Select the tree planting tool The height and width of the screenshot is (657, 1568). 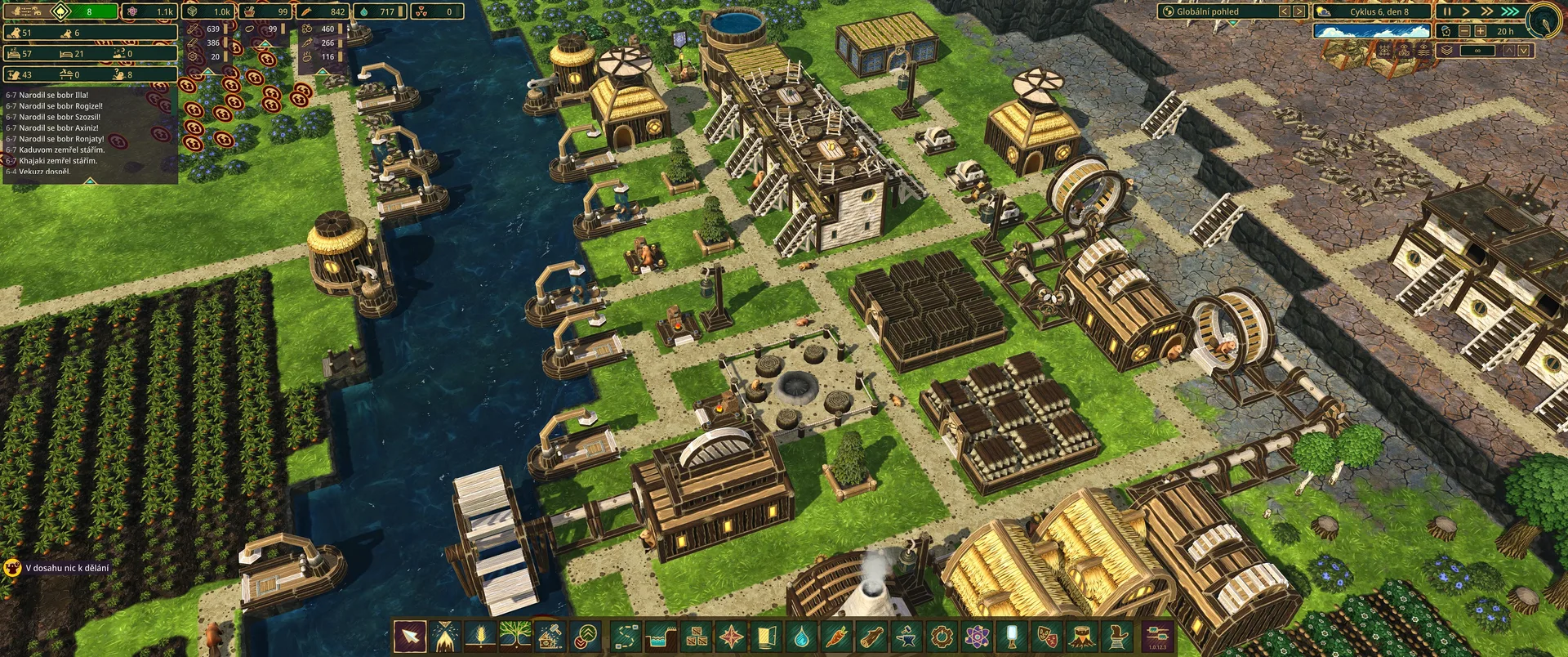pyautogui.click(x=516, y=636)
